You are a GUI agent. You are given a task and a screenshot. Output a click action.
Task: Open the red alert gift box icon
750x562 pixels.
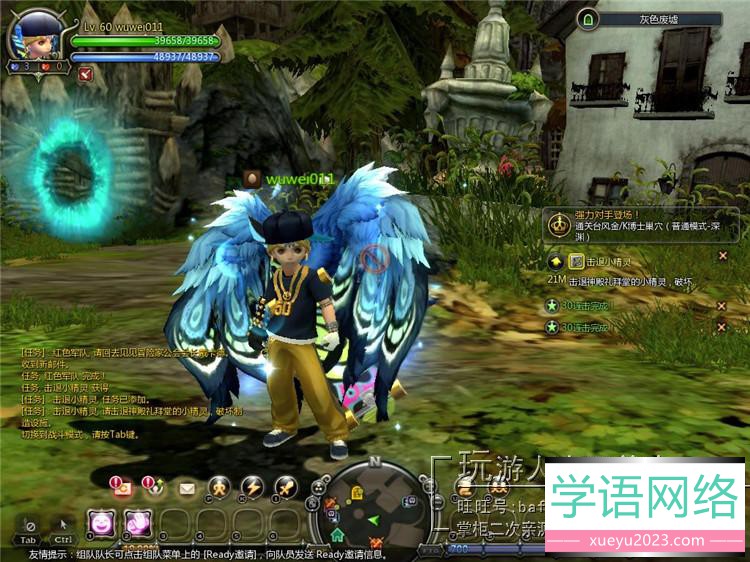122,487
